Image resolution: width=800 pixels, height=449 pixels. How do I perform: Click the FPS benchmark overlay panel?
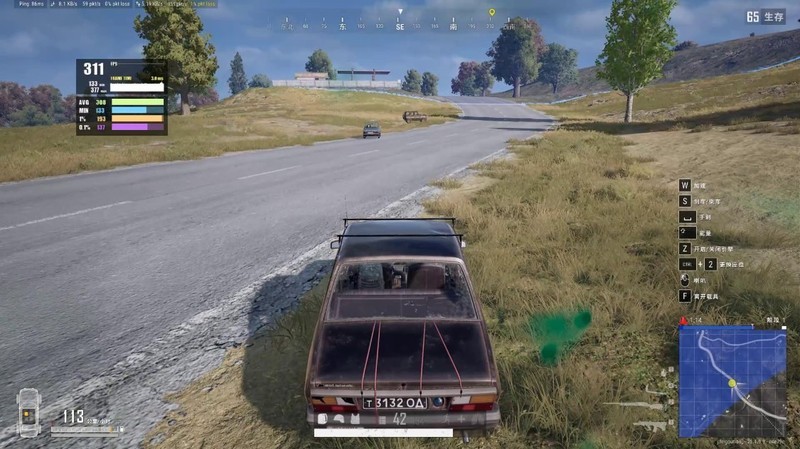point(121,96)
